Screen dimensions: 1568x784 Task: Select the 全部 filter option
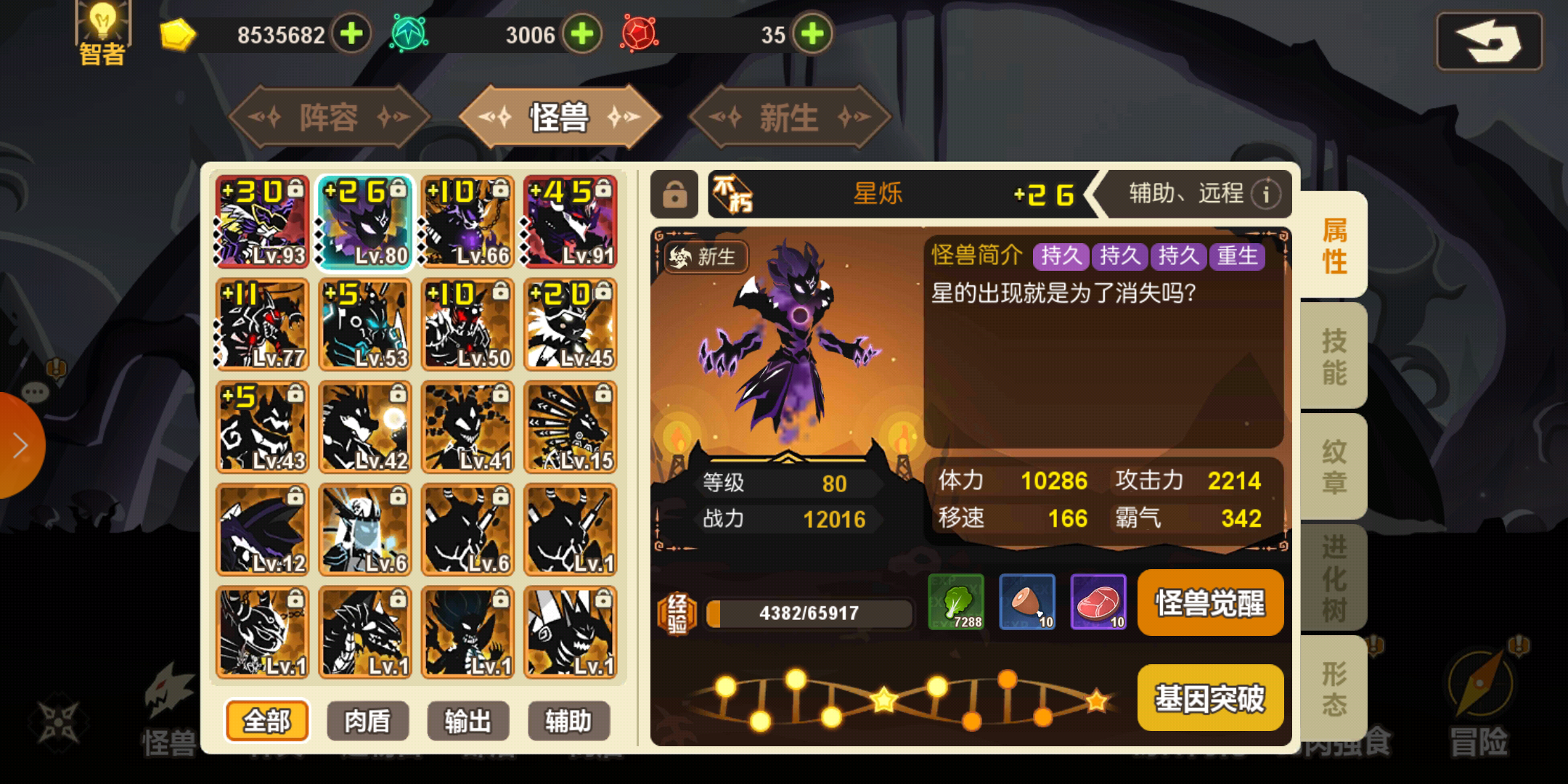point(266,721)
